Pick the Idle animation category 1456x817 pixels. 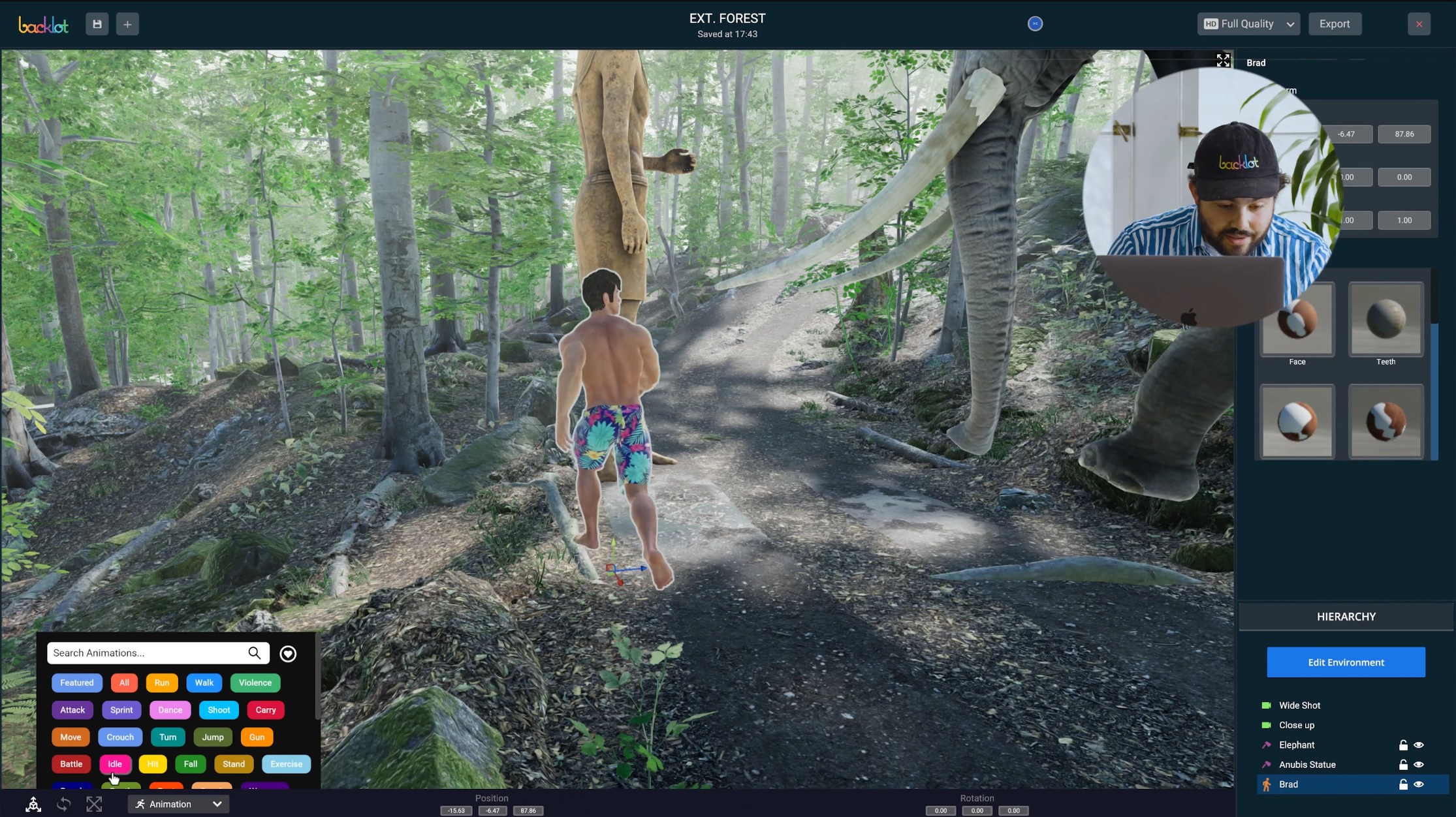pyautogui.click(x=115, y=764)
